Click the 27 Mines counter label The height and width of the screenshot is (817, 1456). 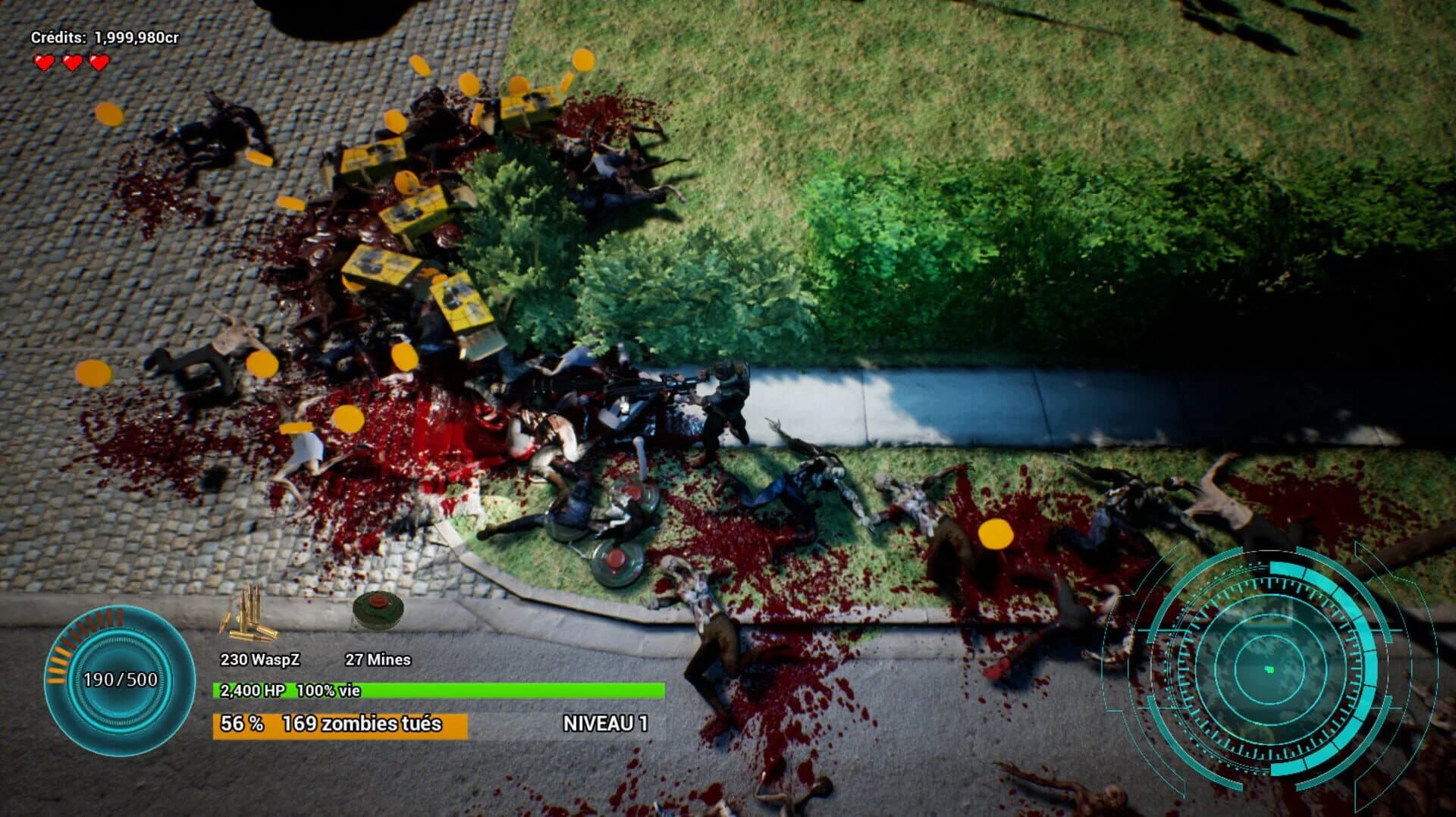pos(378,659)
